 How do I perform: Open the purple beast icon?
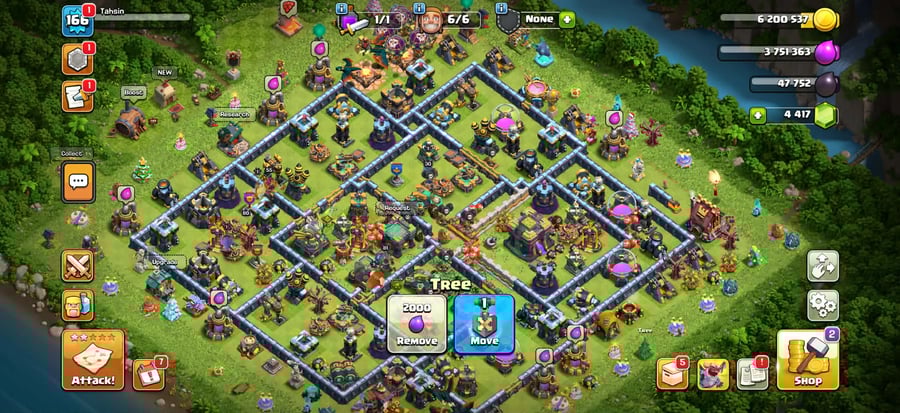tap(712, 373)
